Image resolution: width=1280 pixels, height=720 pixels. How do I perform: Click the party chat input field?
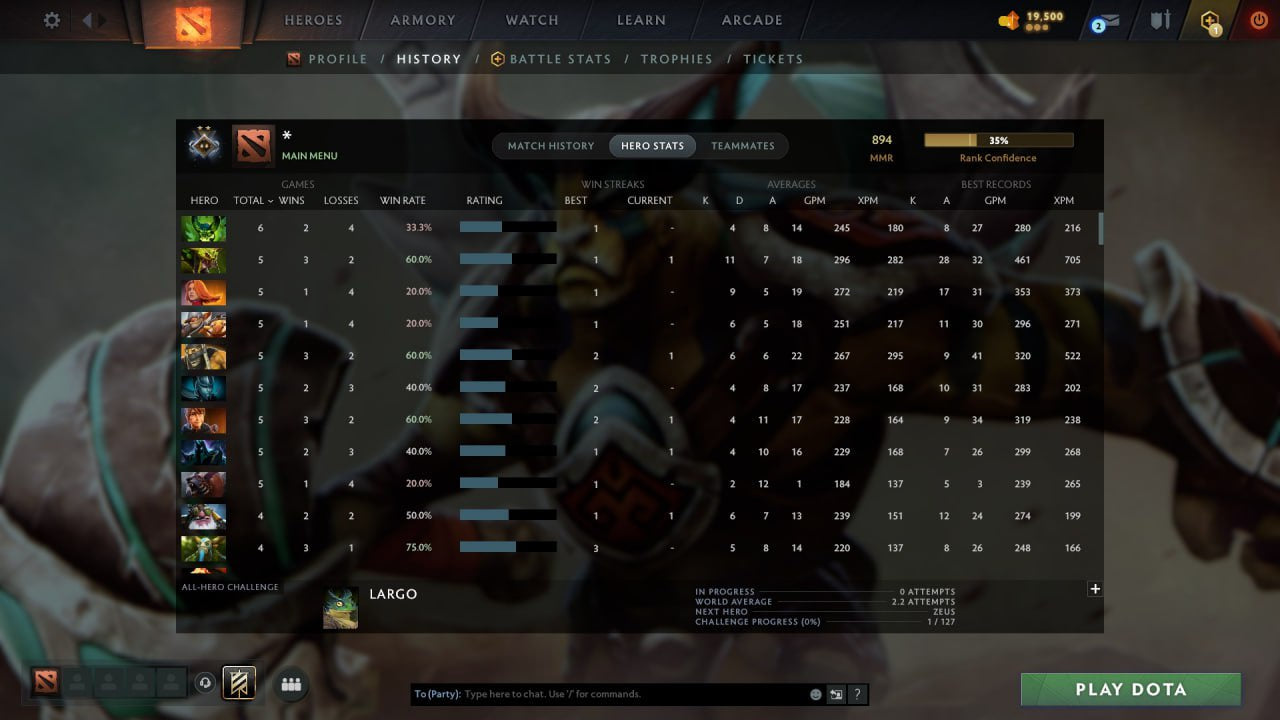(600, 693)
